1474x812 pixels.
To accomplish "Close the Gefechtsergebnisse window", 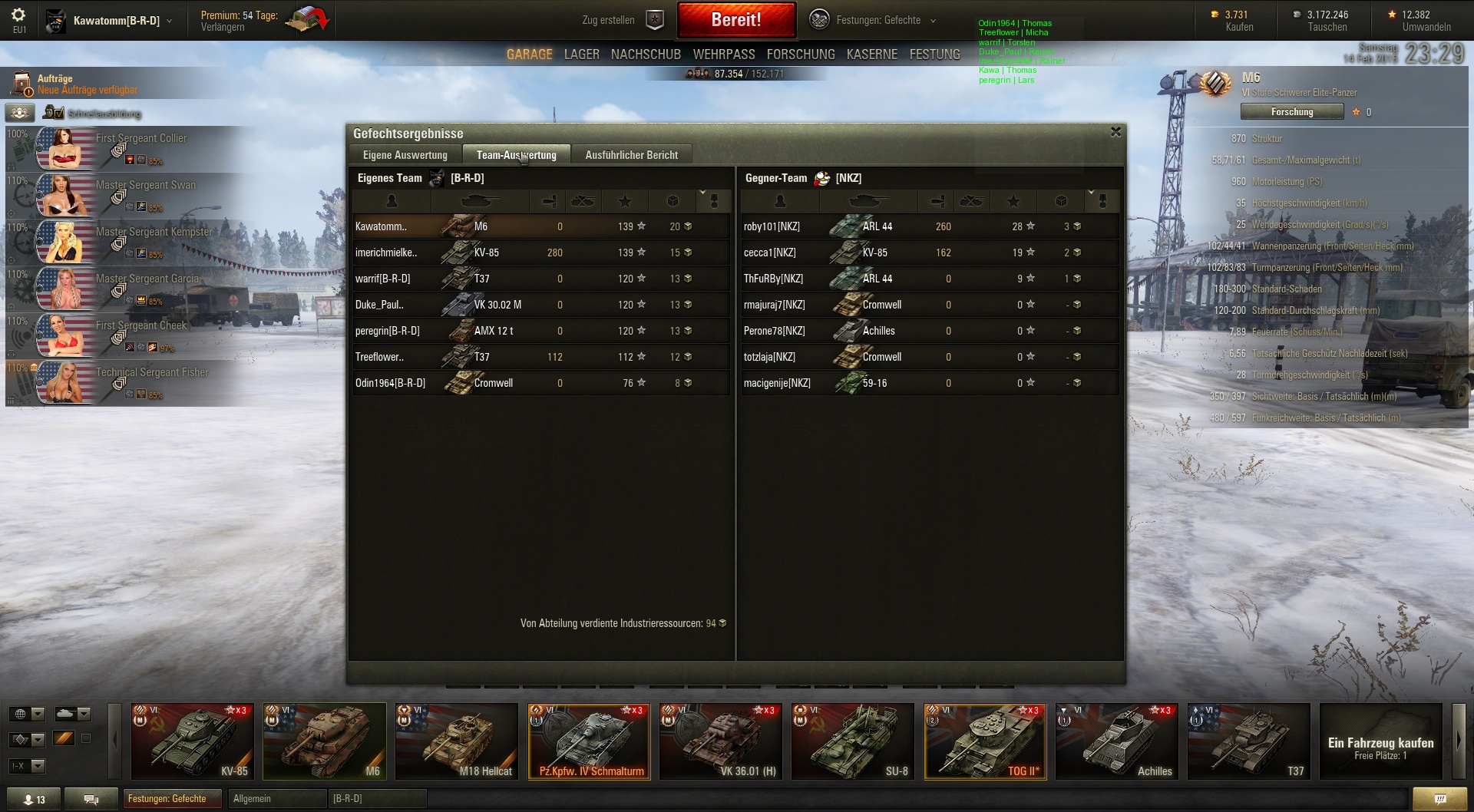I will pos(1115,132).
